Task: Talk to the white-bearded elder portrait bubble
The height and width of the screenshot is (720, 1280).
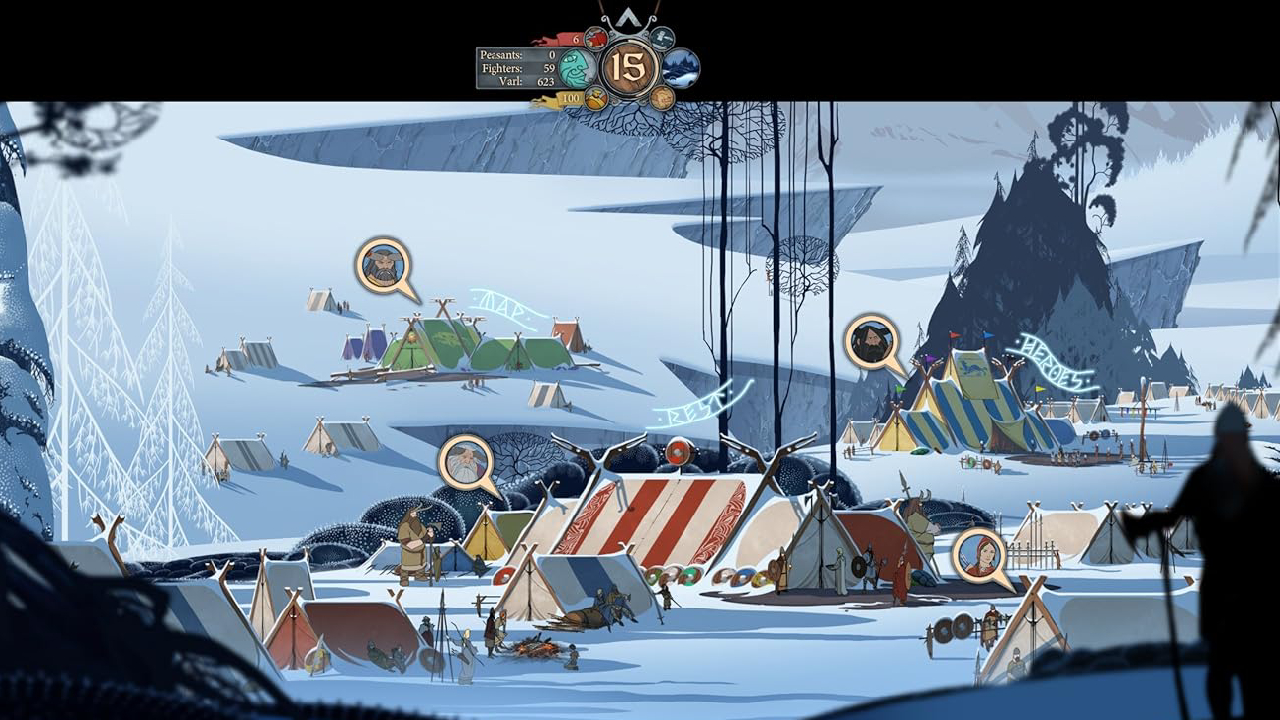Action: pyautogui.click(x=466, y=462)
